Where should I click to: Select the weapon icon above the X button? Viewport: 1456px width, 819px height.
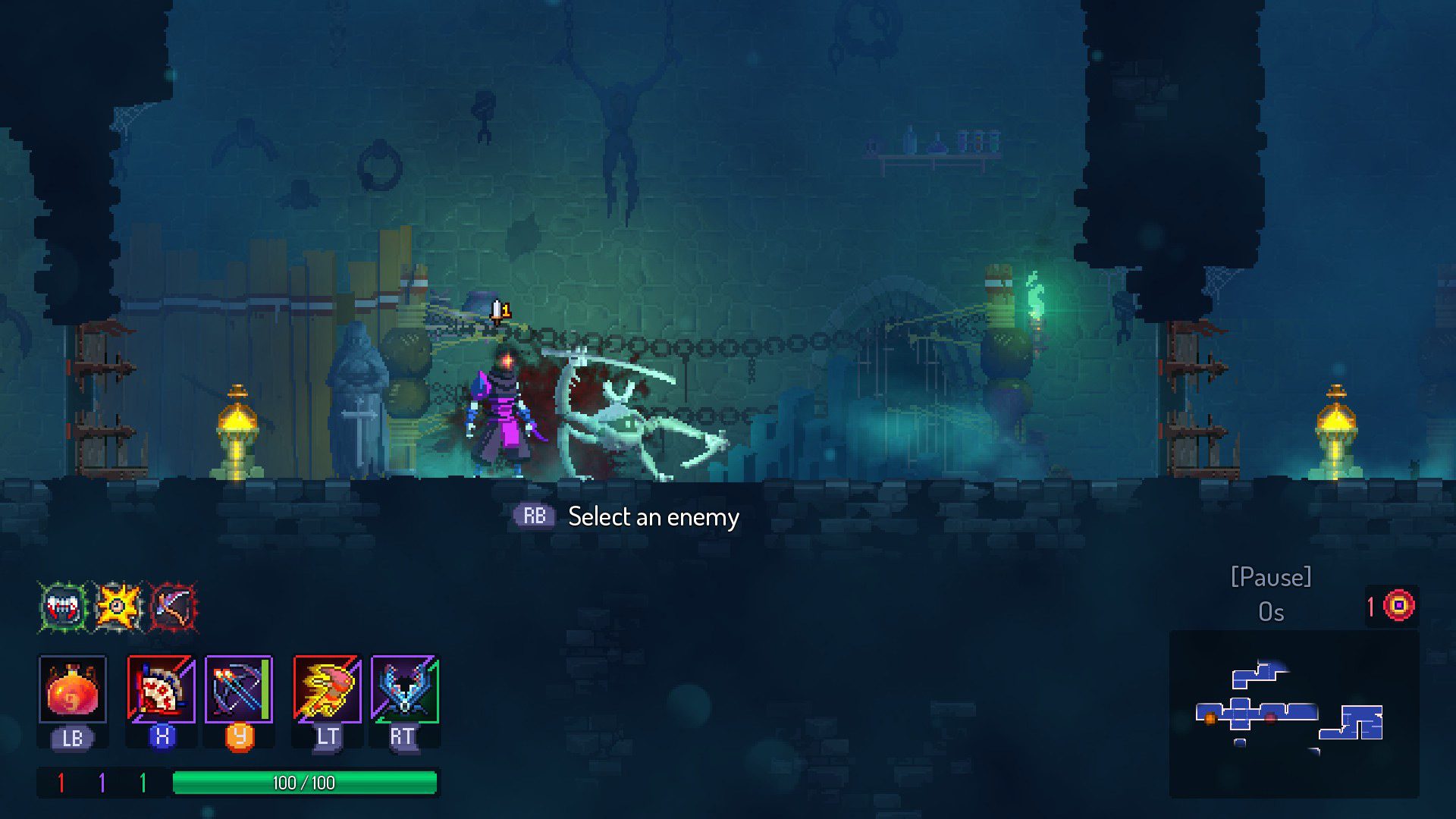coord(161,690)
